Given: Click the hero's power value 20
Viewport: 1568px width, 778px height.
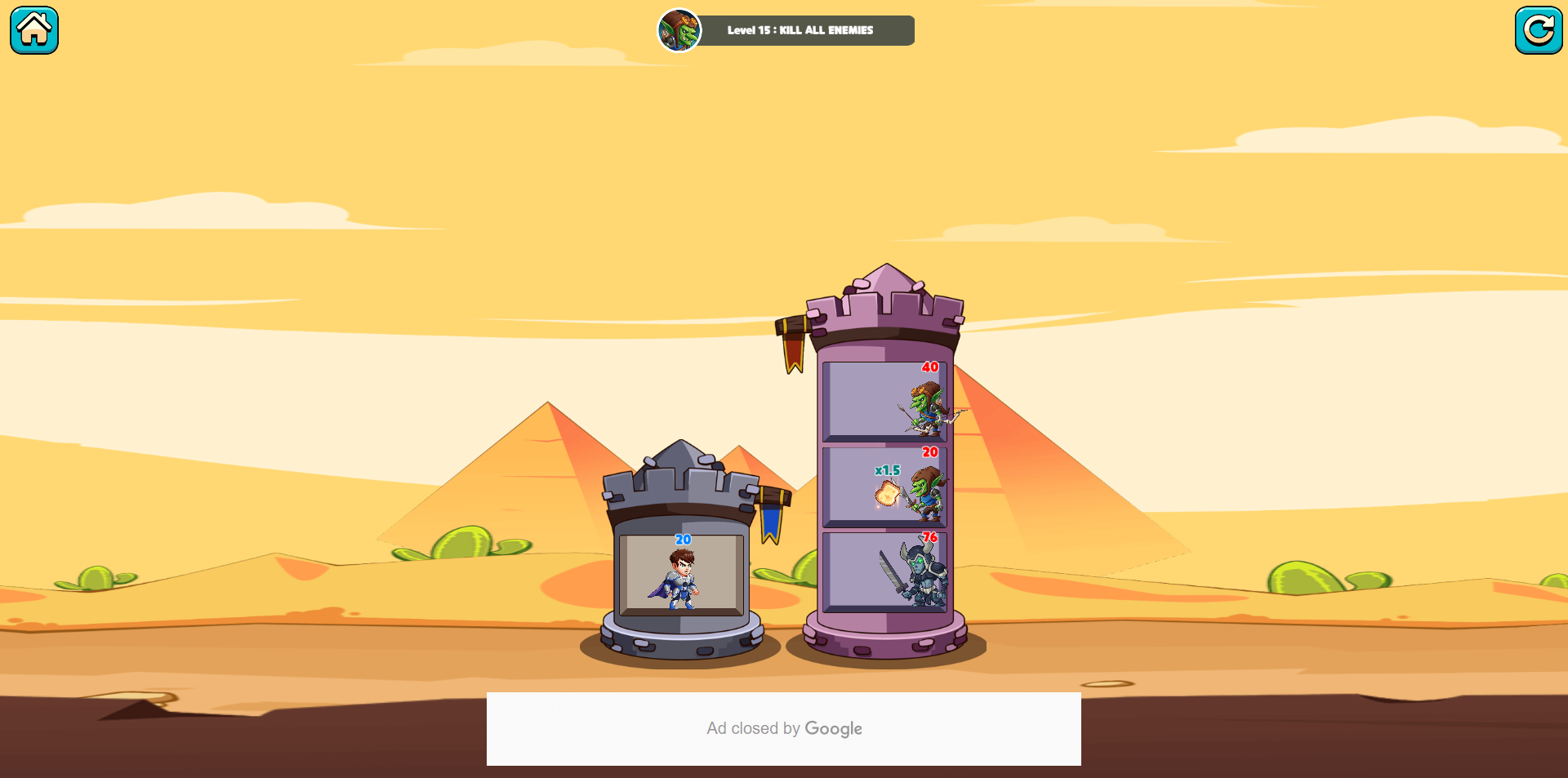Looking at the screenshot, I should click(682, 539).
